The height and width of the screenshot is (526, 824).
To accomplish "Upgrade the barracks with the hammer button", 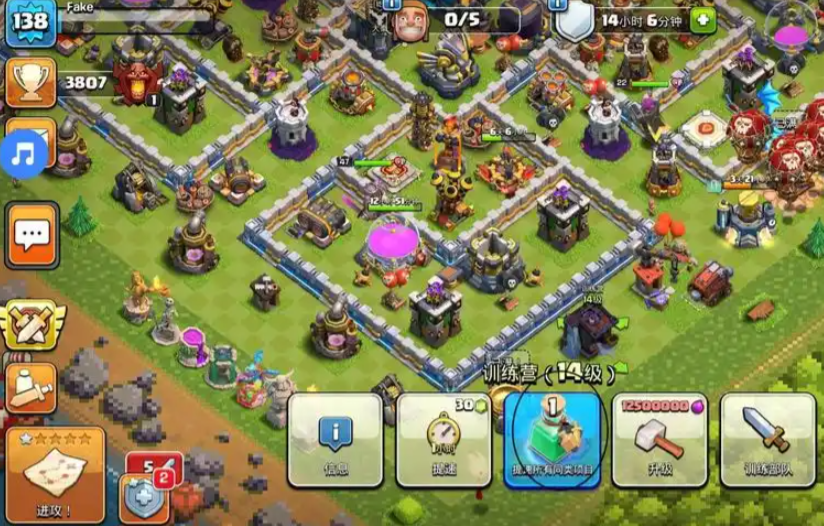I will coord(659,439).
